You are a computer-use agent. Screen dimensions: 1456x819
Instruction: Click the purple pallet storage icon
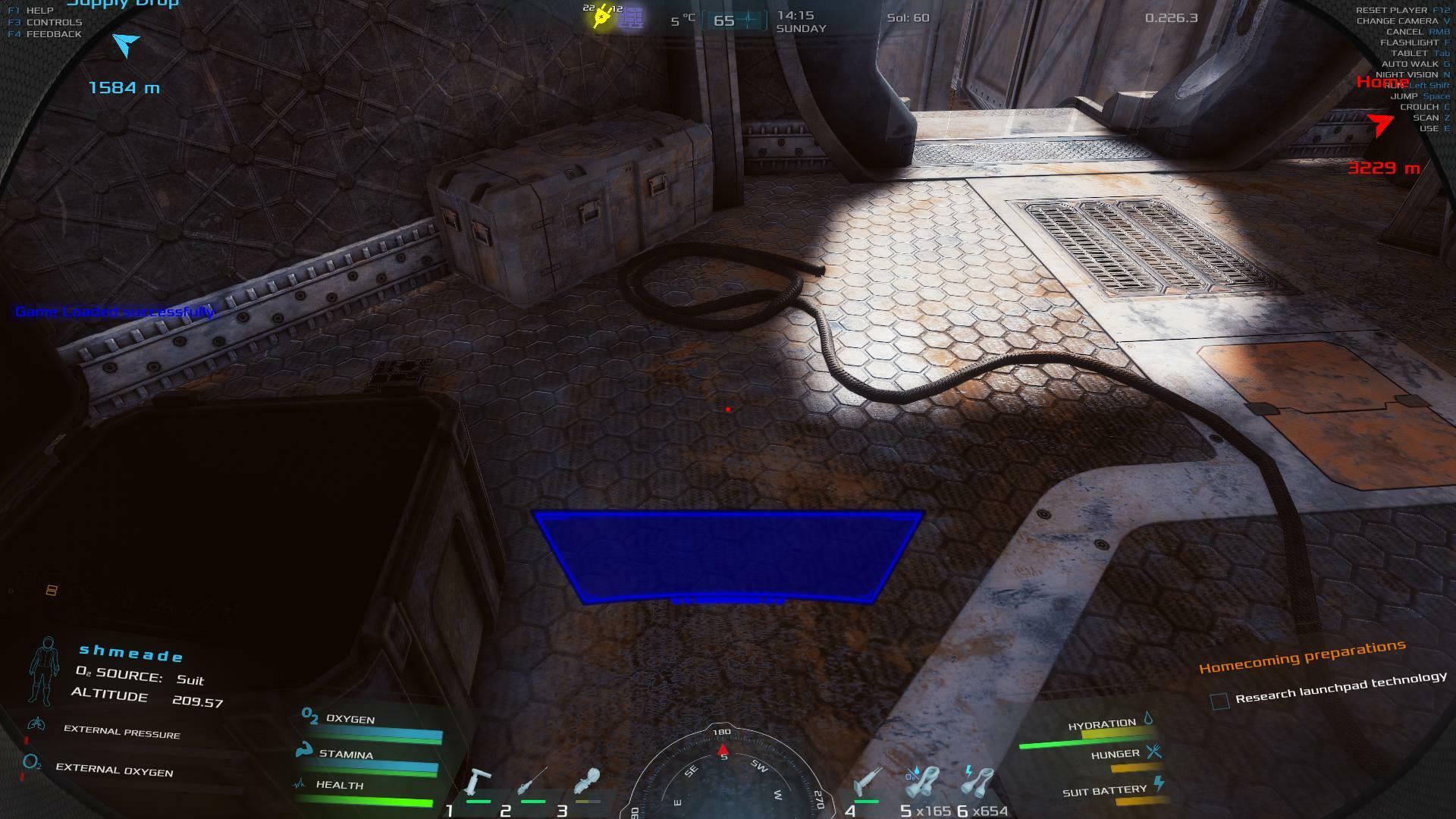[x=631, y=19]
